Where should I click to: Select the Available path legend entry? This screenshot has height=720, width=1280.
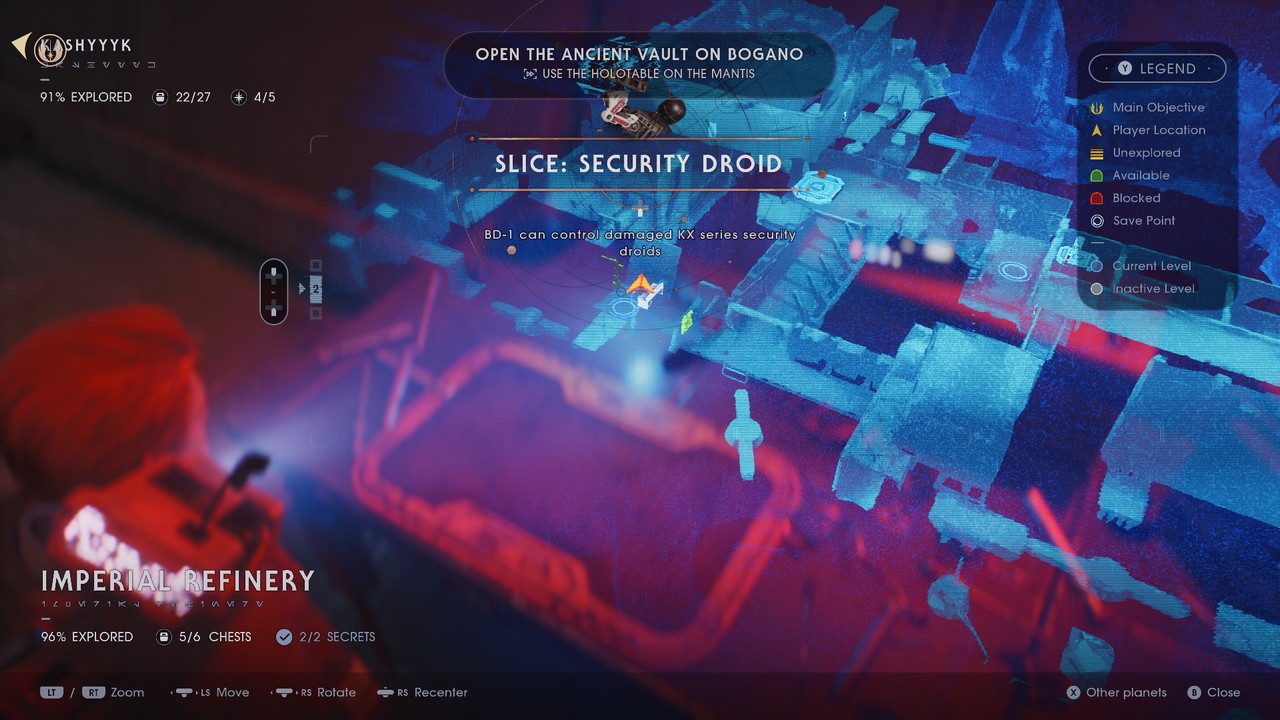coord(1140,175)
